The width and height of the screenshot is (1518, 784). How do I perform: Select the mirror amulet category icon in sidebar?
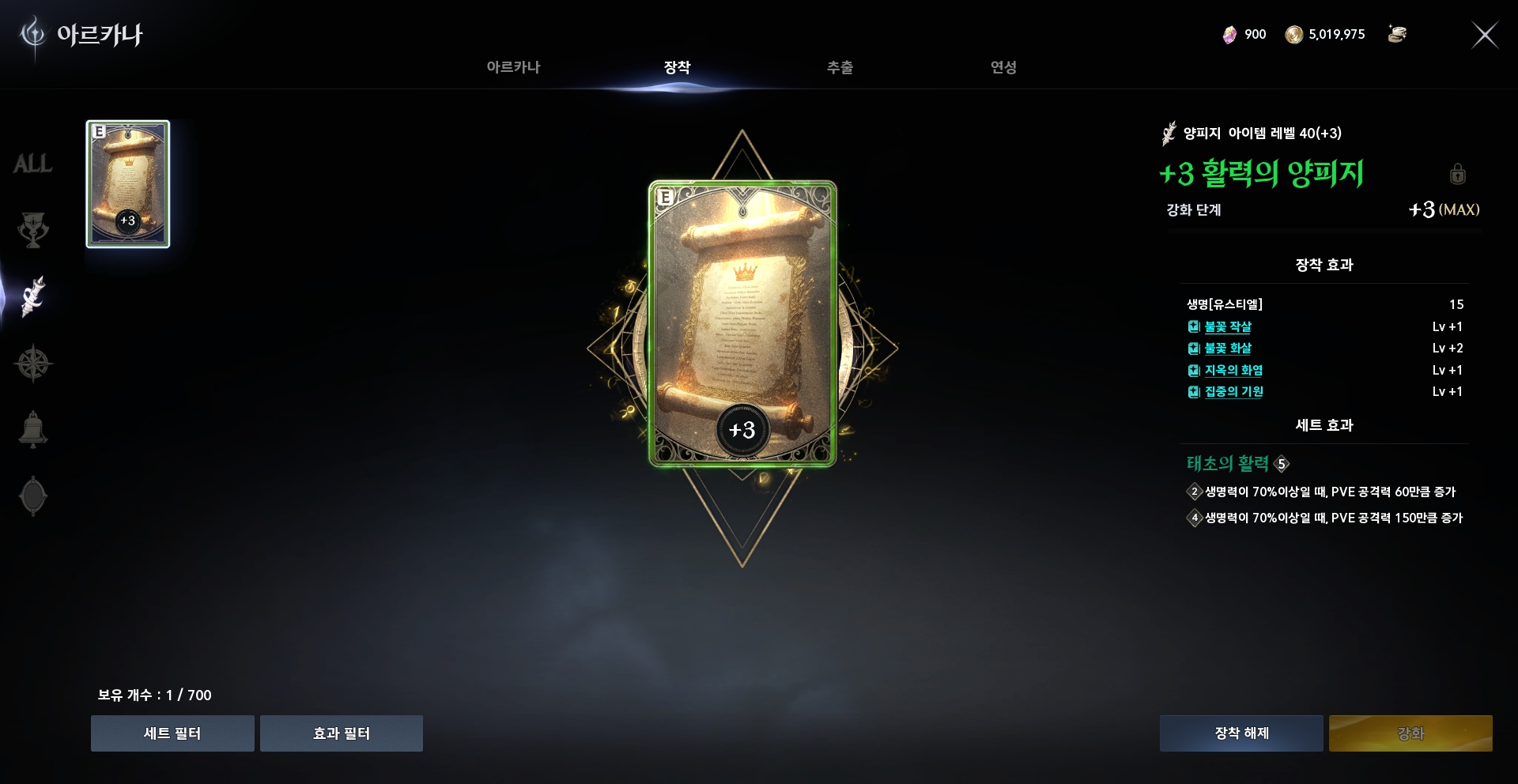32,496
